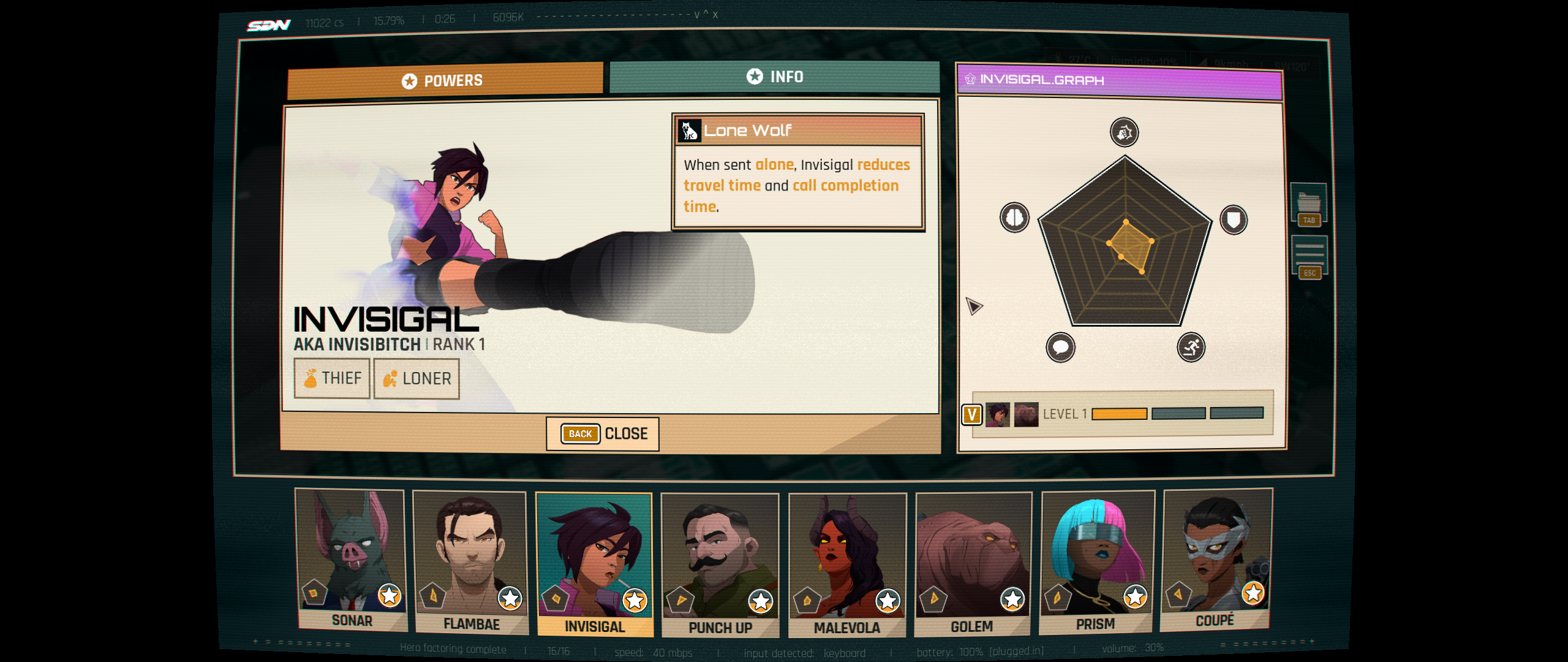1568x662 pixels.
Task: Choose the Golem hero card
Action: [x=973, y=563]
